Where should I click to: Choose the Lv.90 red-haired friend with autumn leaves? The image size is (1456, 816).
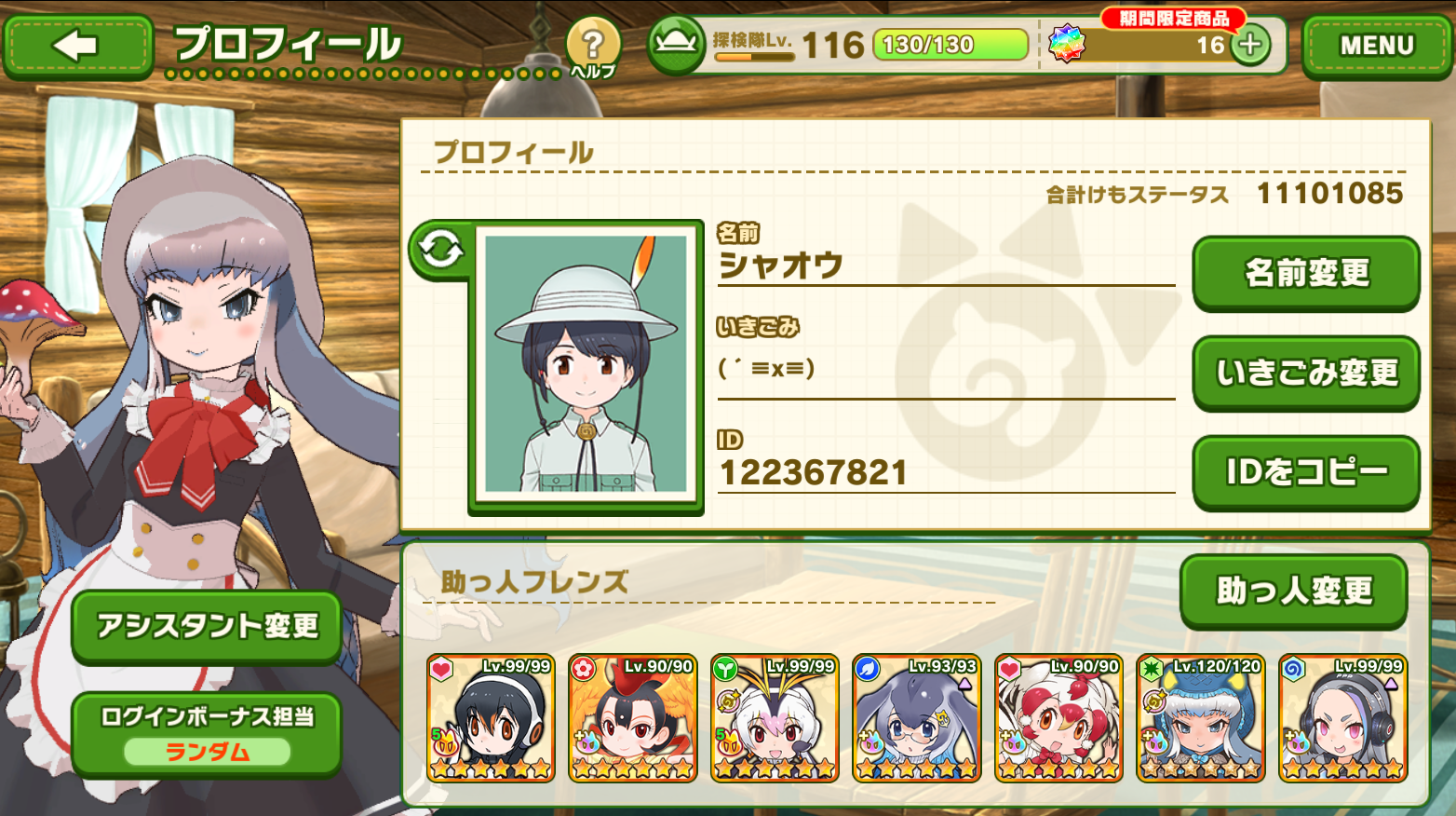pos(633,717)
